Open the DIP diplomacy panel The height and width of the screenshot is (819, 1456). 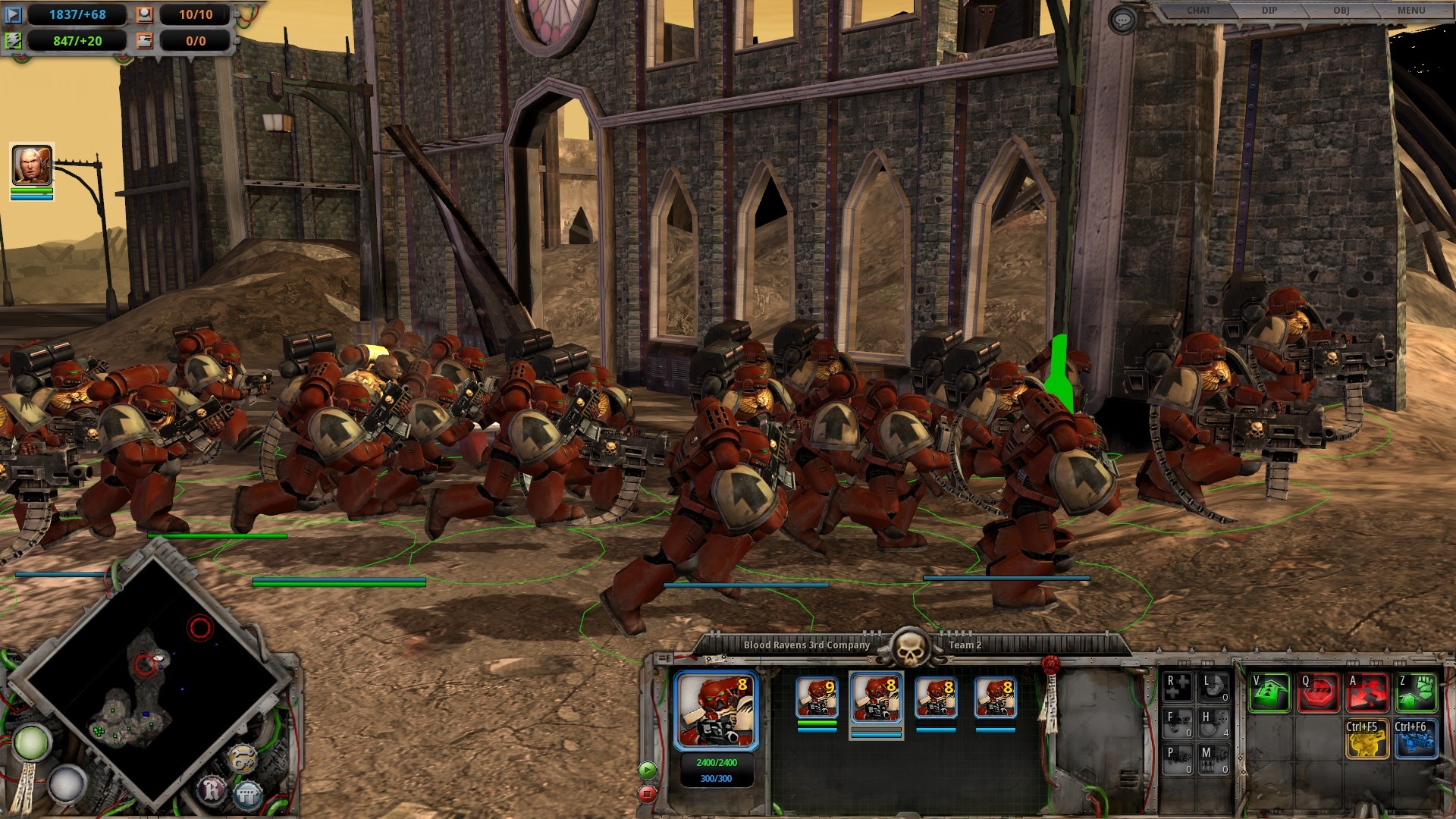pos(1269,11)
